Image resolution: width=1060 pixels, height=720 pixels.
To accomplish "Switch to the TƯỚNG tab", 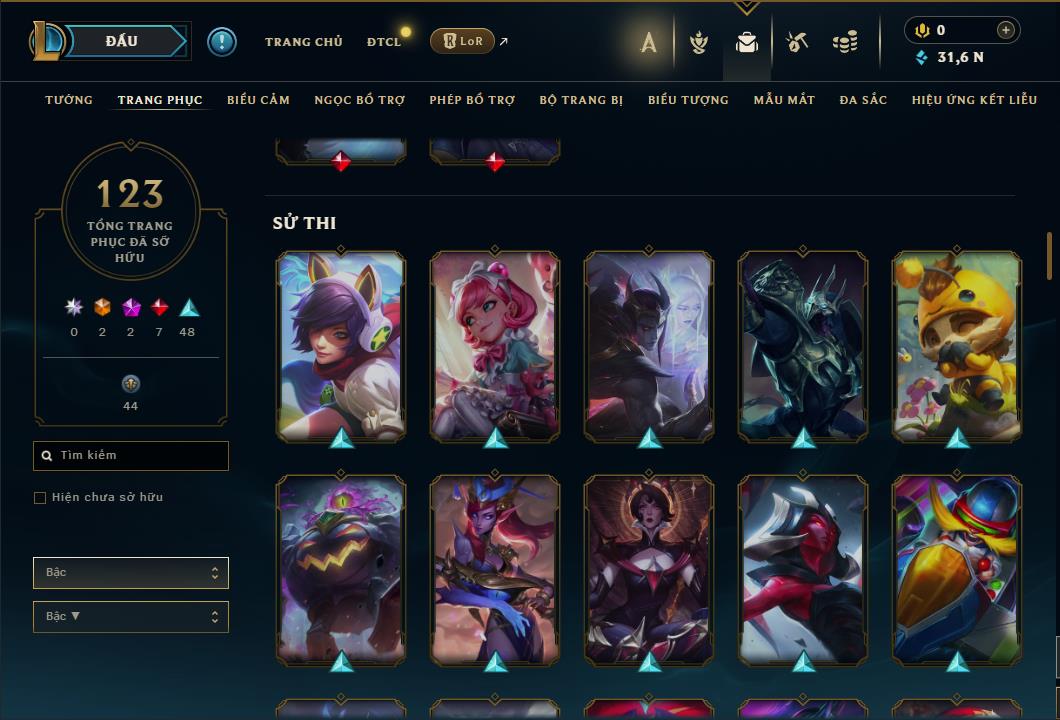I will (69, 100).
